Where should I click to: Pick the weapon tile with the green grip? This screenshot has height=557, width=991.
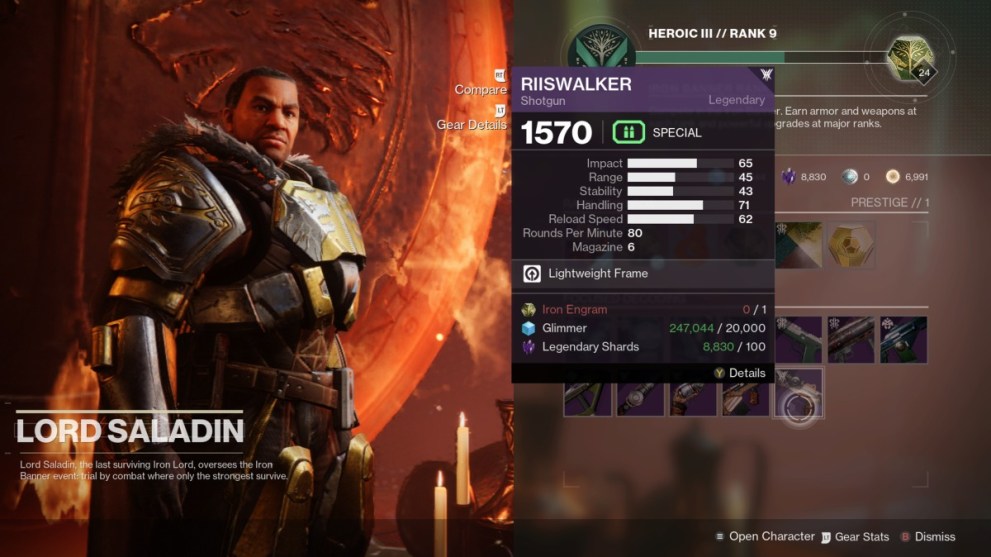(x=799, y=340)
